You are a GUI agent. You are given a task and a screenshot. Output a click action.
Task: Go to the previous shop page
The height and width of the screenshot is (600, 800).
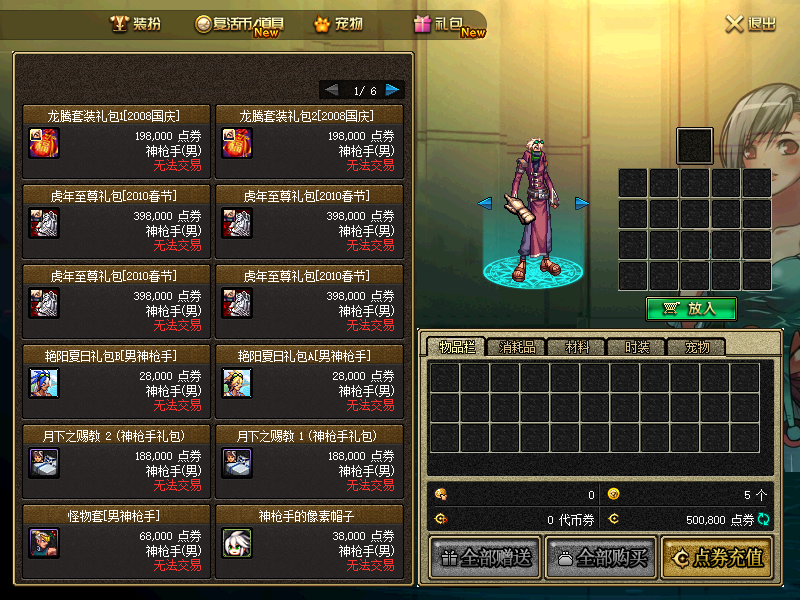(331, 90)
